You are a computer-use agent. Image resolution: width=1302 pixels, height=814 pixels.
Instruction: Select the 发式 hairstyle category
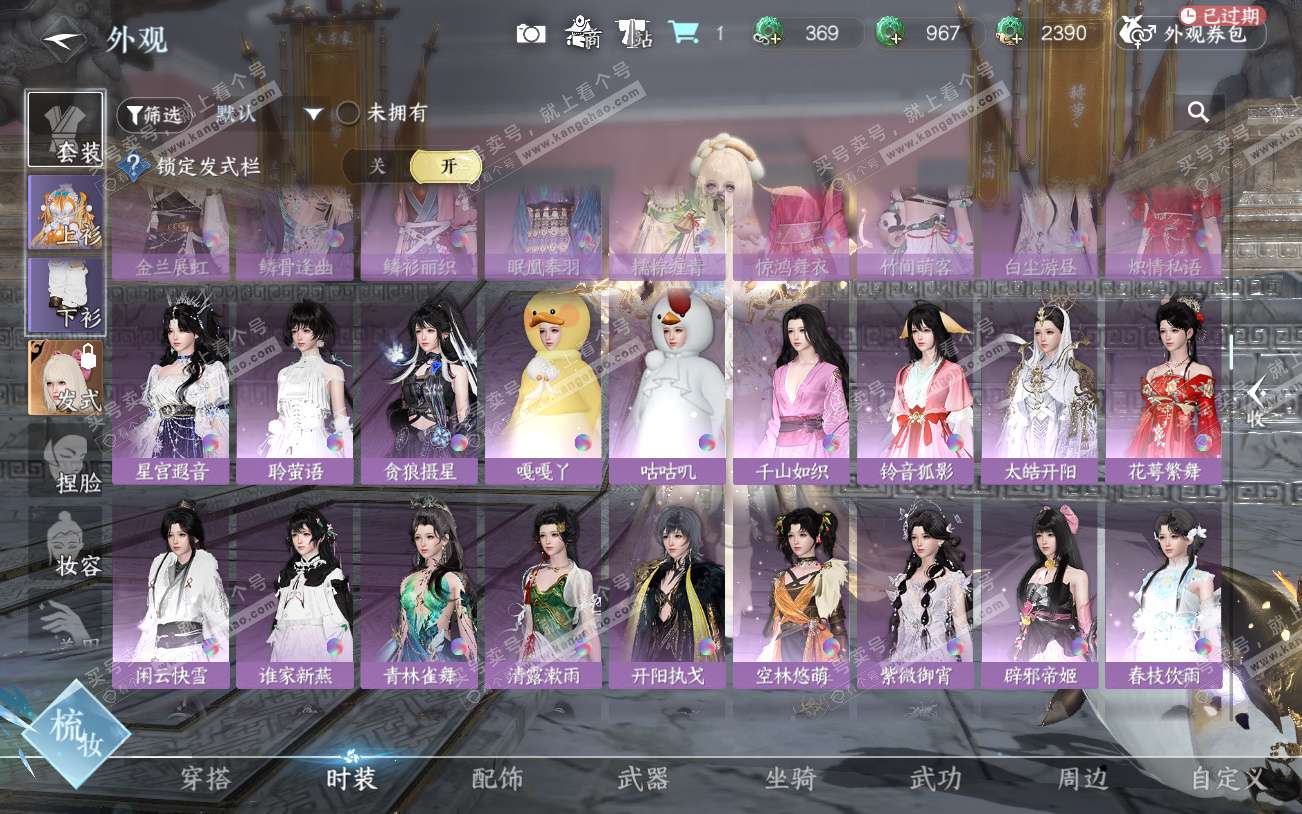(66, 378)
